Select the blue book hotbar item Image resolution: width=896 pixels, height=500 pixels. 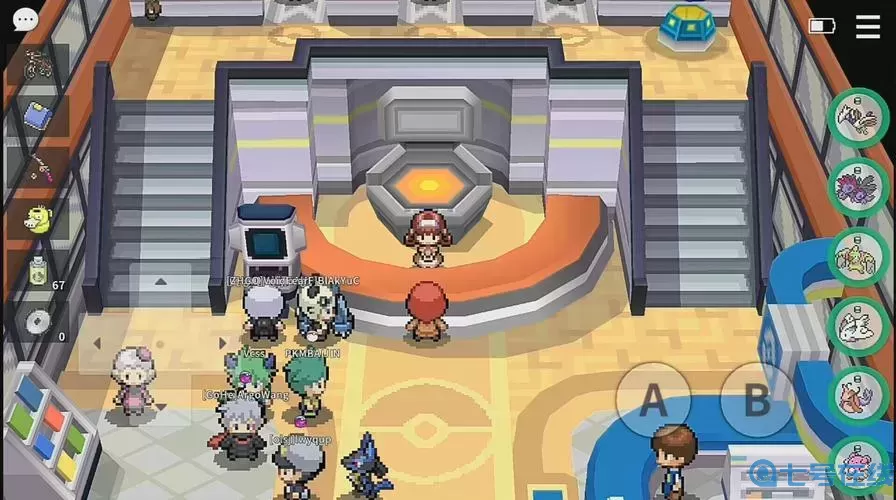click(x=37, y=116)
